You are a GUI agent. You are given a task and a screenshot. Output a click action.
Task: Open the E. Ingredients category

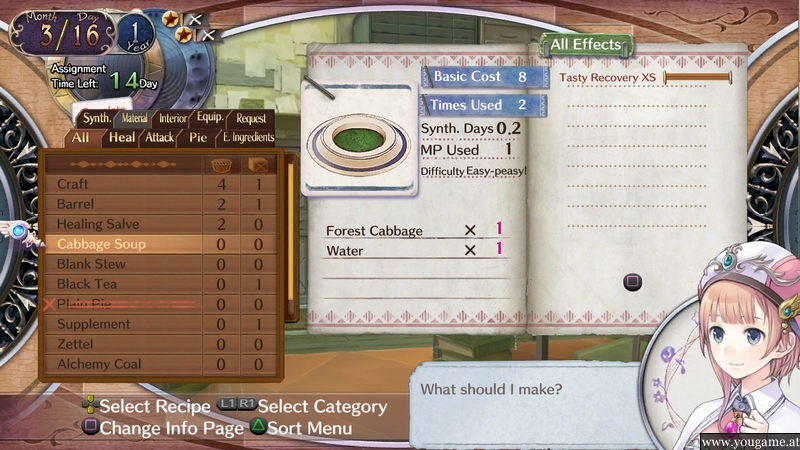[x=247, y=137]
